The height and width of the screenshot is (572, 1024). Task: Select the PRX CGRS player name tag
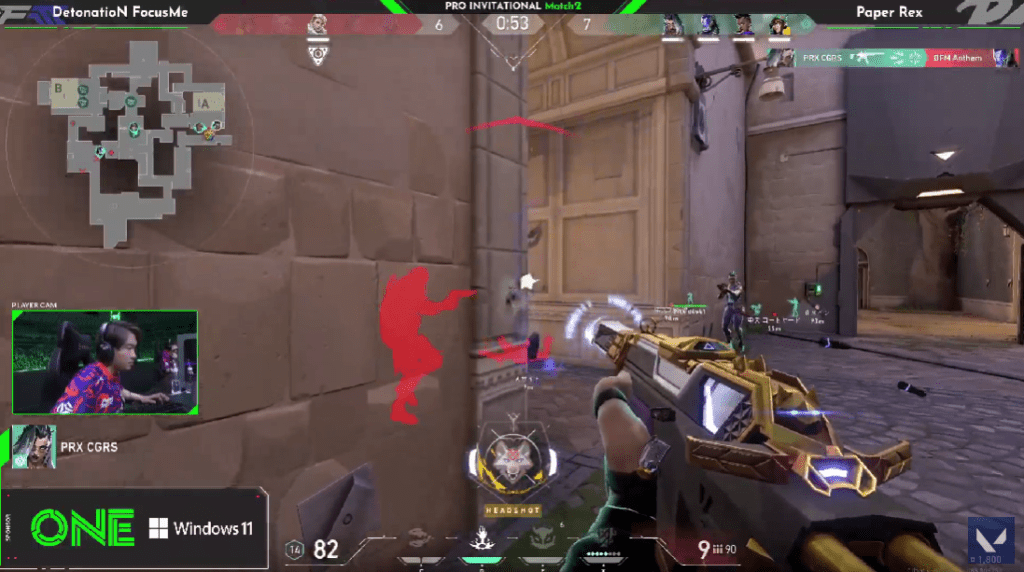pos(87,447)
